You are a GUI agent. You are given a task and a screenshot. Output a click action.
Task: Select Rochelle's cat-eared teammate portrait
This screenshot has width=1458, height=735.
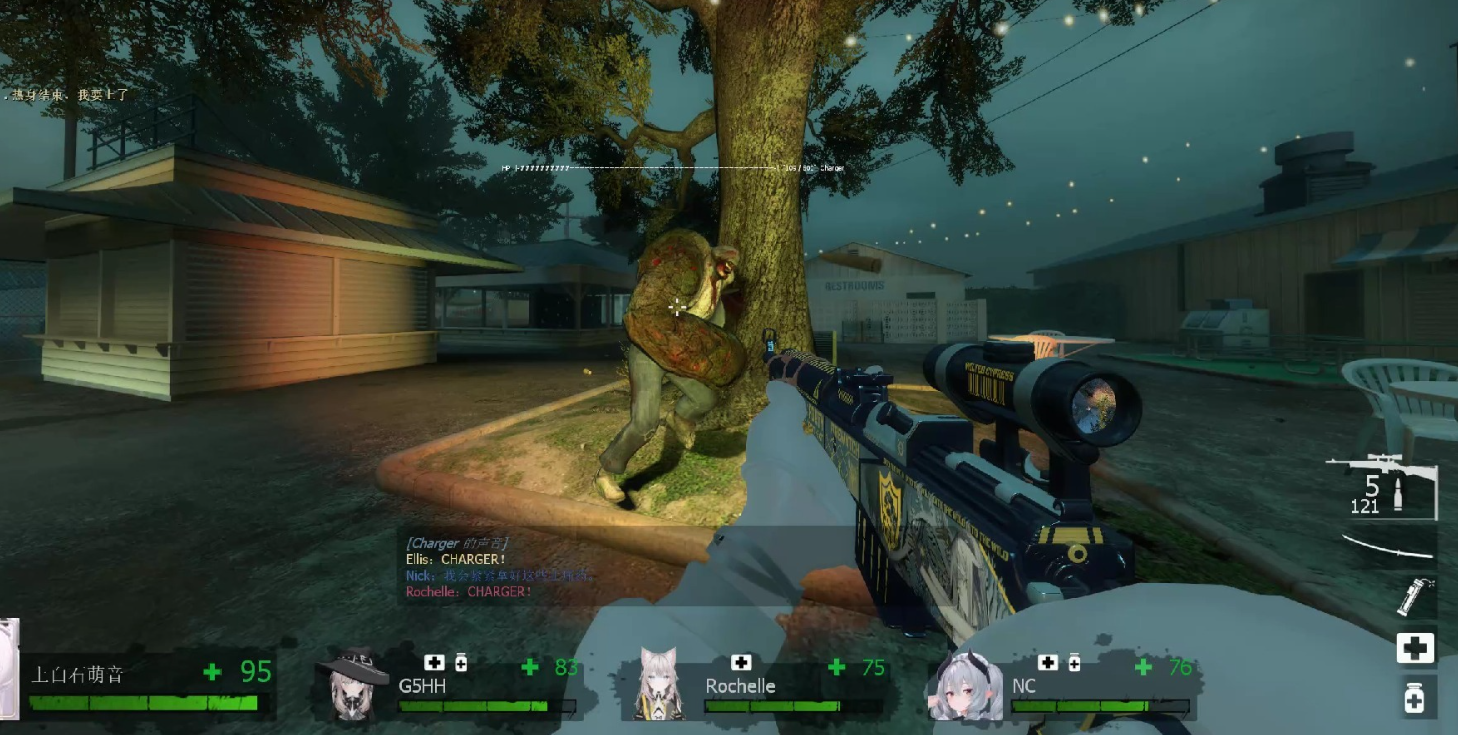click(x=661, y=685)
